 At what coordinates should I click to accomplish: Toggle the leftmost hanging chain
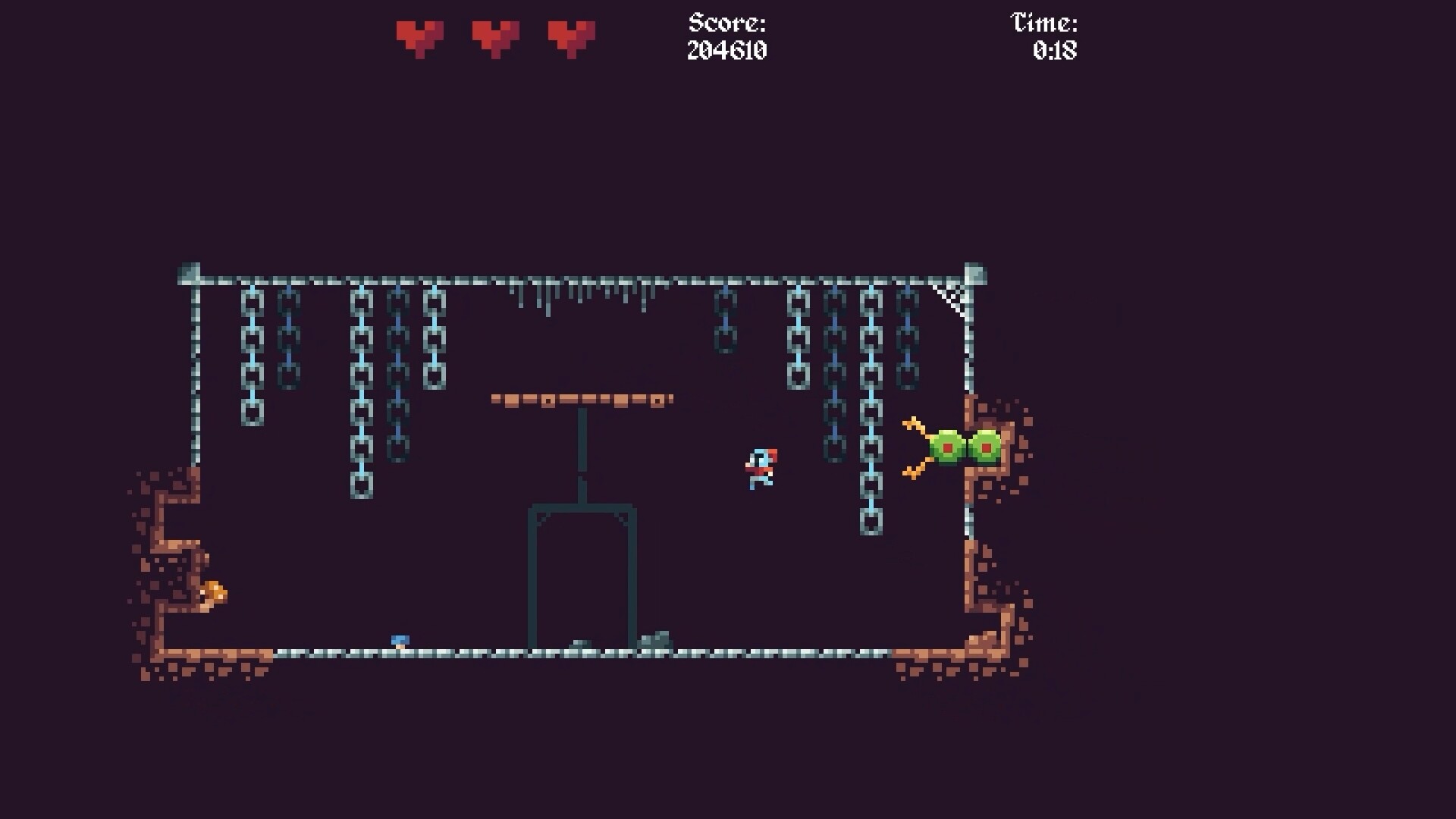pos(251,356)
